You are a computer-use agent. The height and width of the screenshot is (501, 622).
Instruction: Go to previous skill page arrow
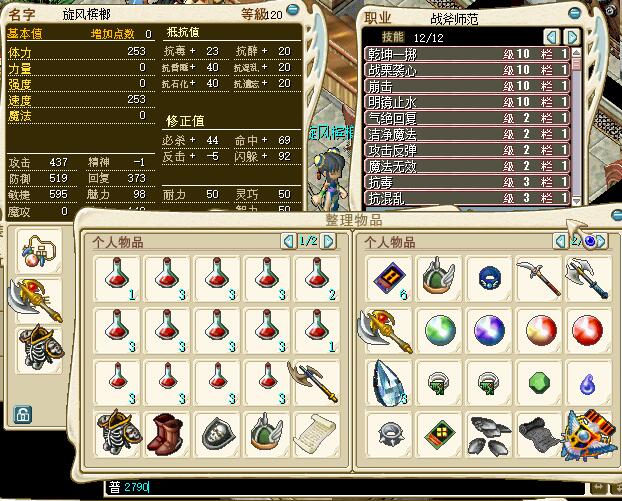[550, 36]
